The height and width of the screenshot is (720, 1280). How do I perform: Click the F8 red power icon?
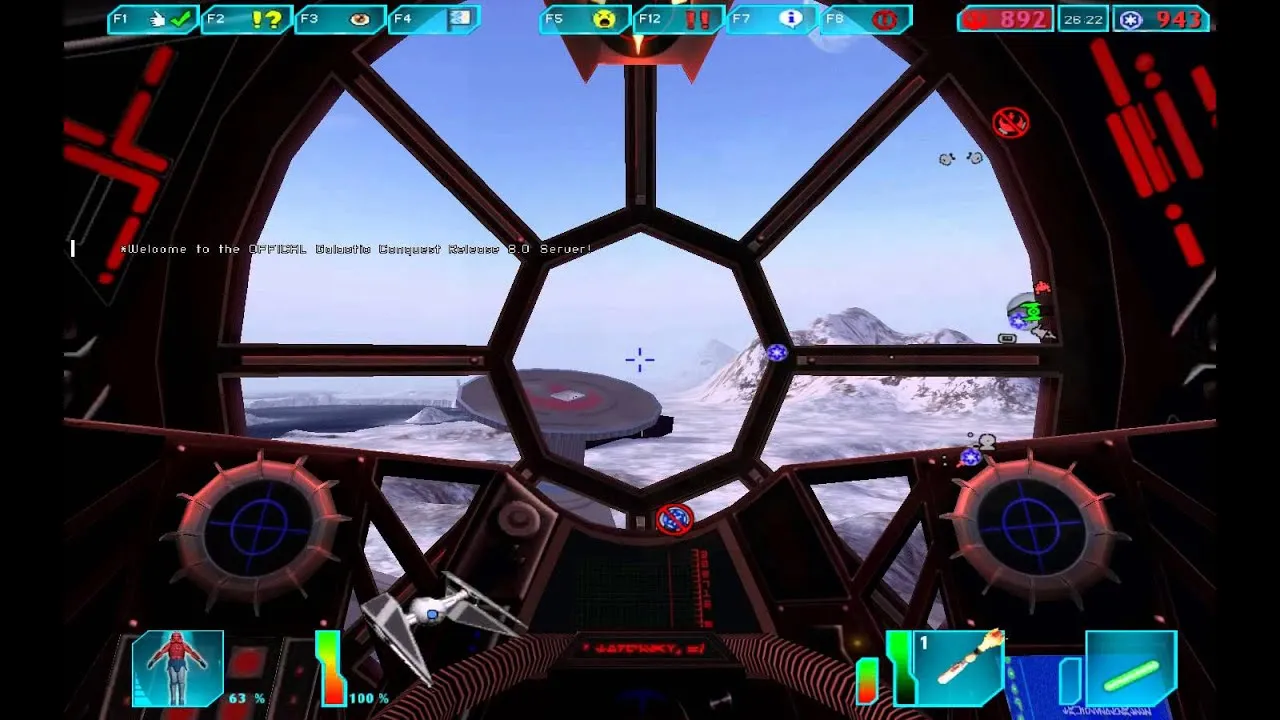866,19
